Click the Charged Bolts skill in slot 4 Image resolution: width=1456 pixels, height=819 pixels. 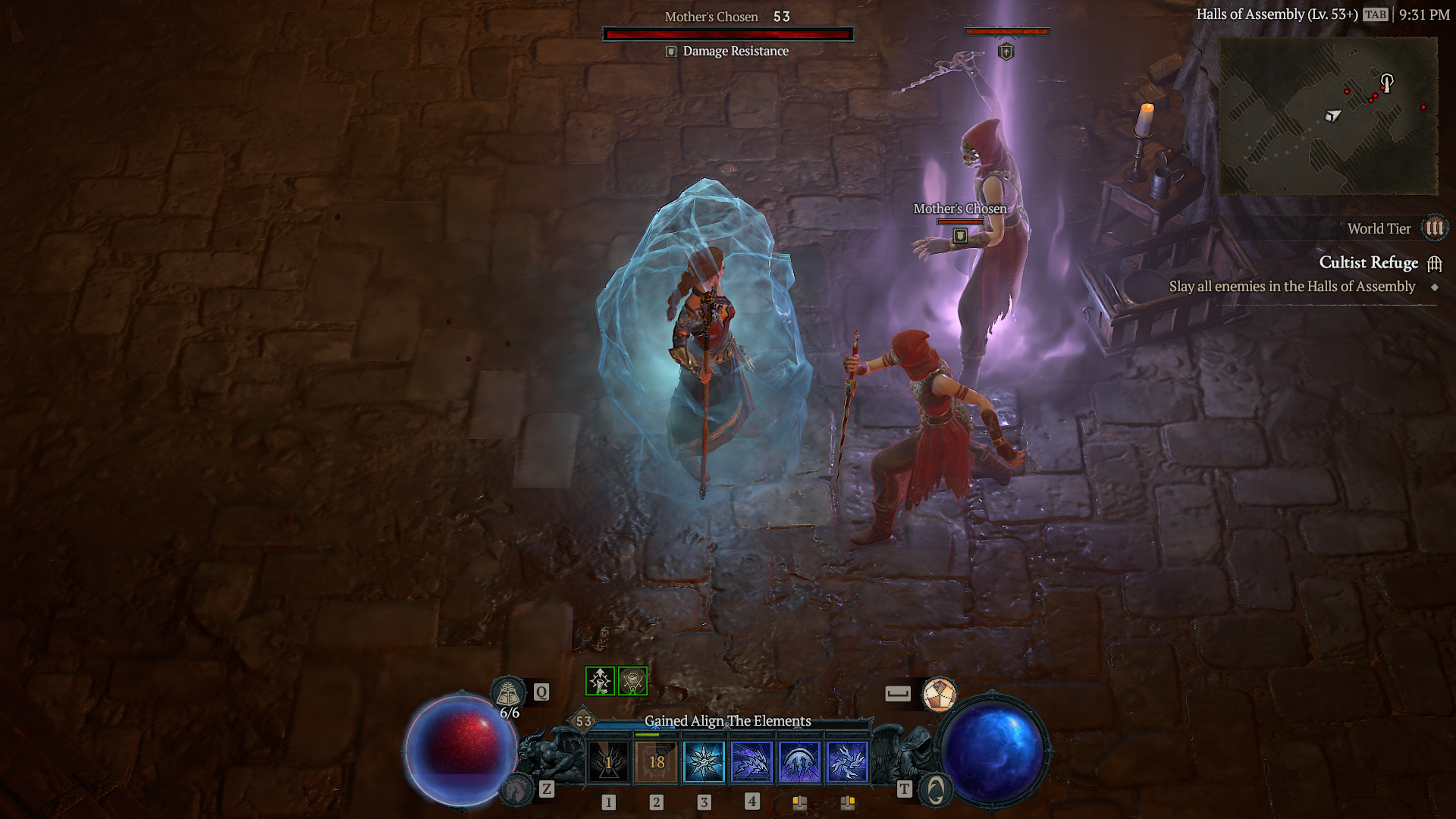click(753, 763)
